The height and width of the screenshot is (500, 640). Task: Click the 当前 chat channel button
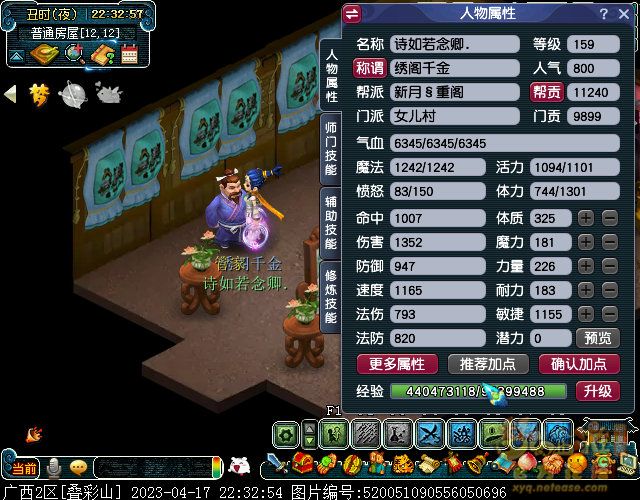25,468
